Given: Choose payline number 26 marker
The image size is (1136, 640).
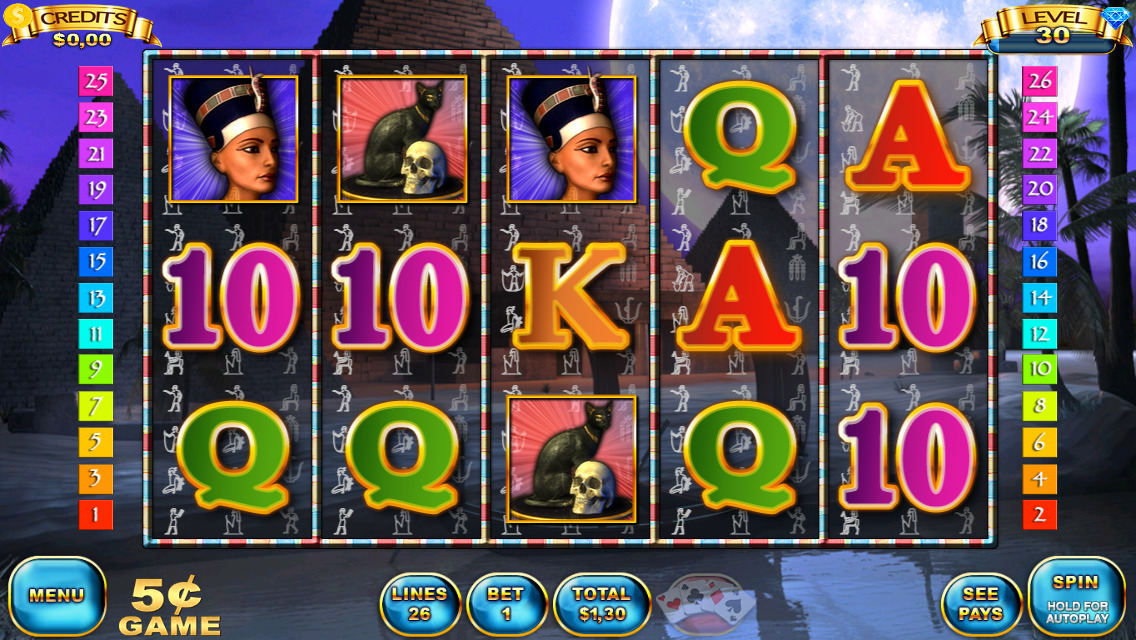Looking at the screenshot, I should pos(1040,80).
